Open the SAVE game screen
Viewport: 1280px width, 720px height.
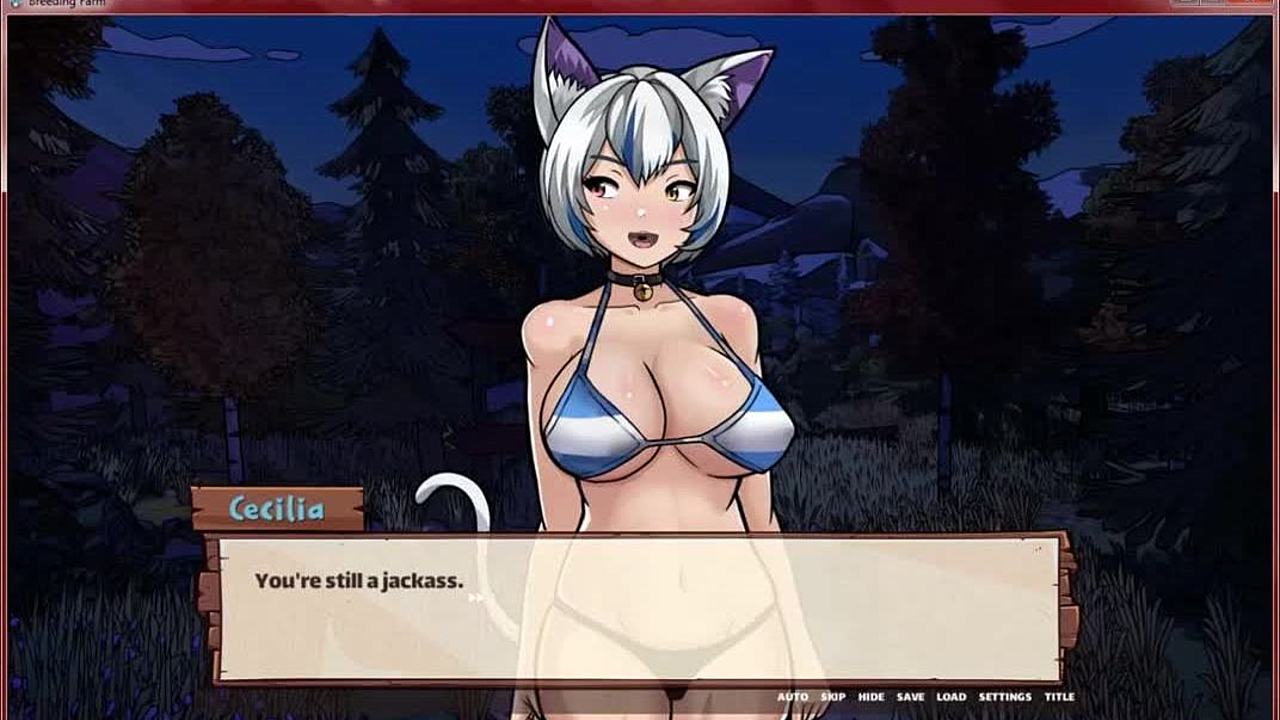click(910, 697)
